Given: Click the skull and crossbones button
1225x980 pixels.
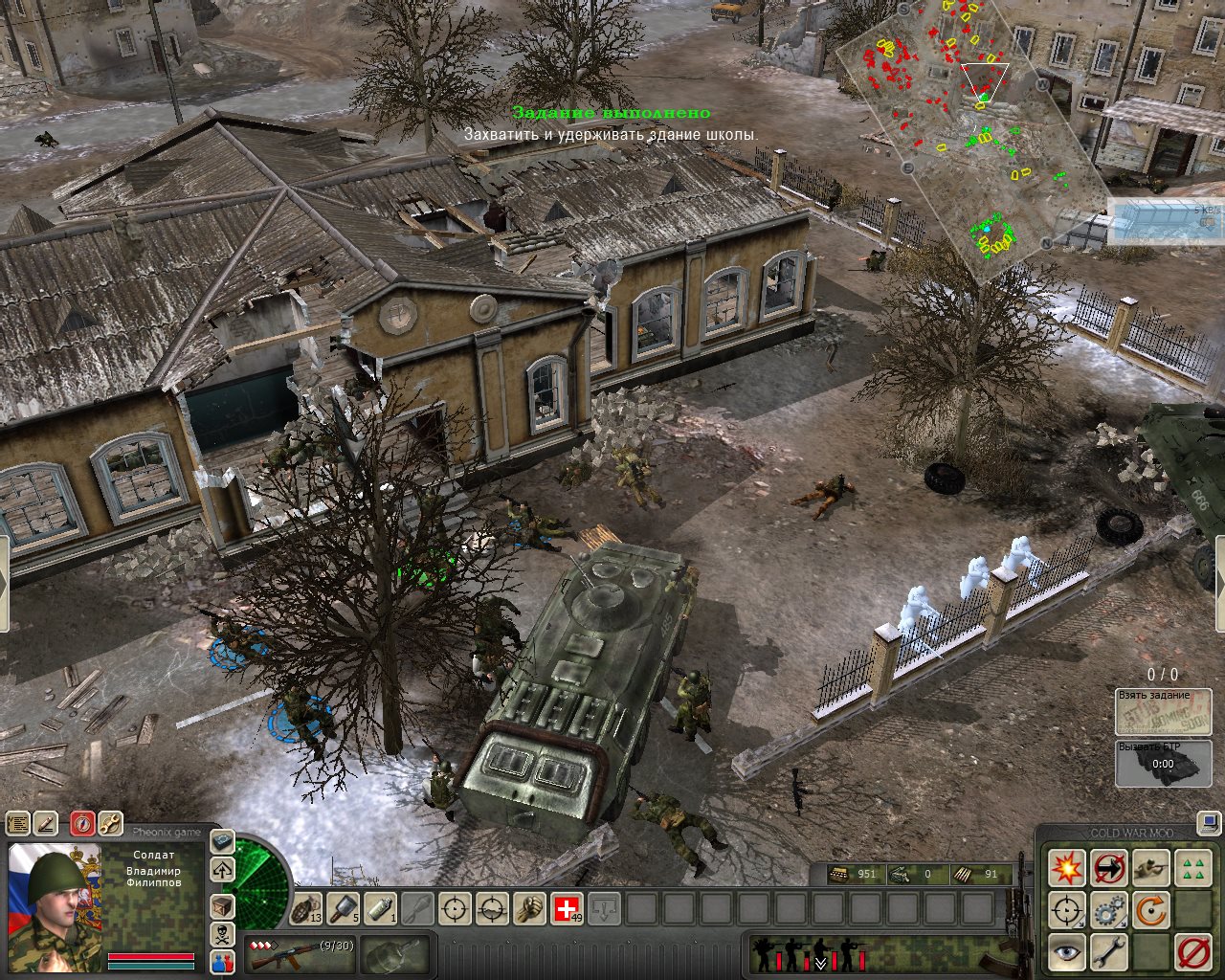Looking at the screenshot, I should [222, 934].
